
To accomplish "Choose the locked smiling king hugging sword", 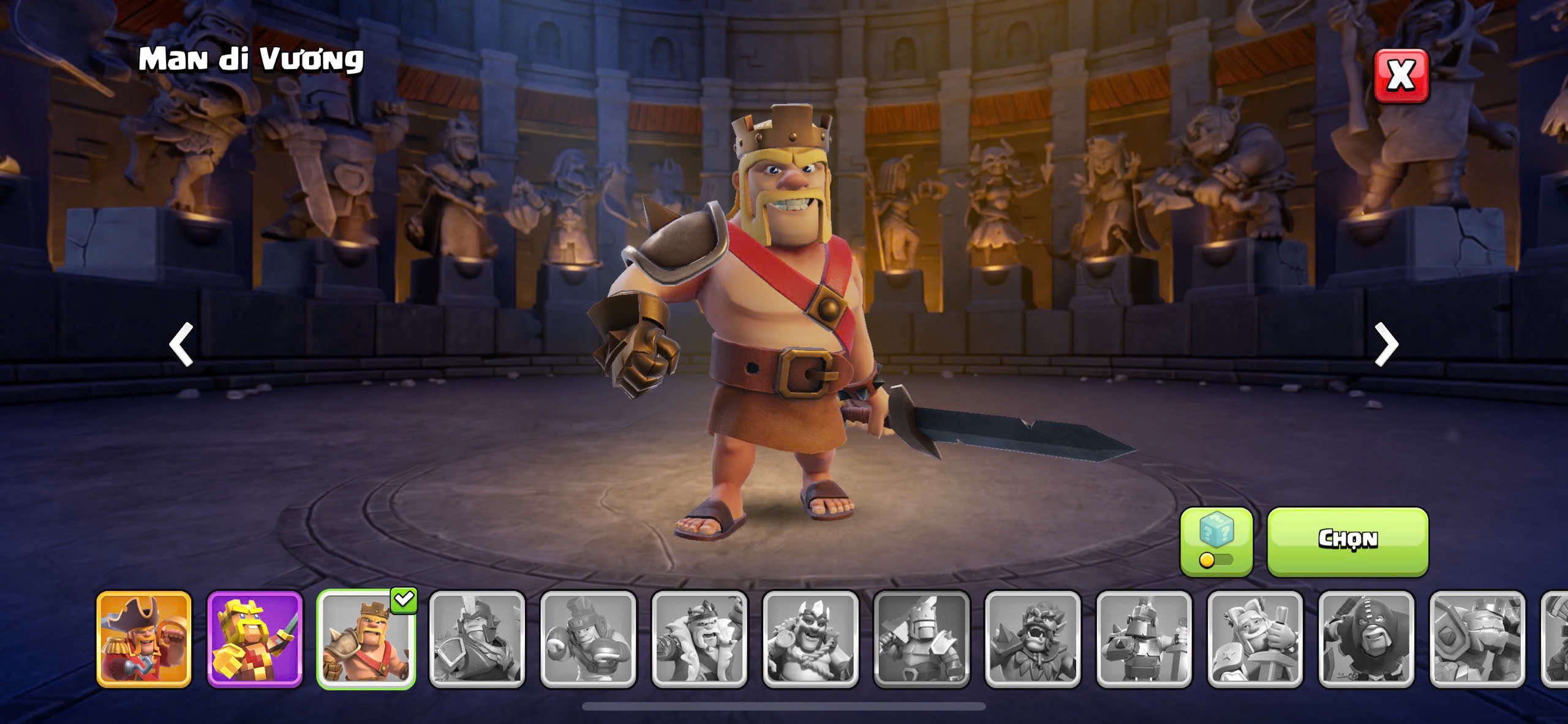I will (1255, 639).
